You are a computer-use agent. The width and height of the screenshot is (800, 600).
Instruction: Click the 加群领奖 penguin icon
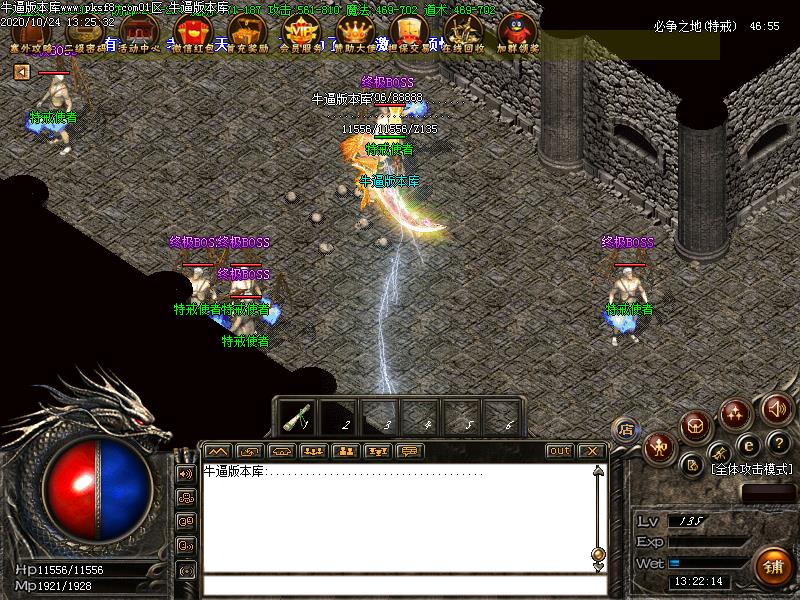point(516,34)
